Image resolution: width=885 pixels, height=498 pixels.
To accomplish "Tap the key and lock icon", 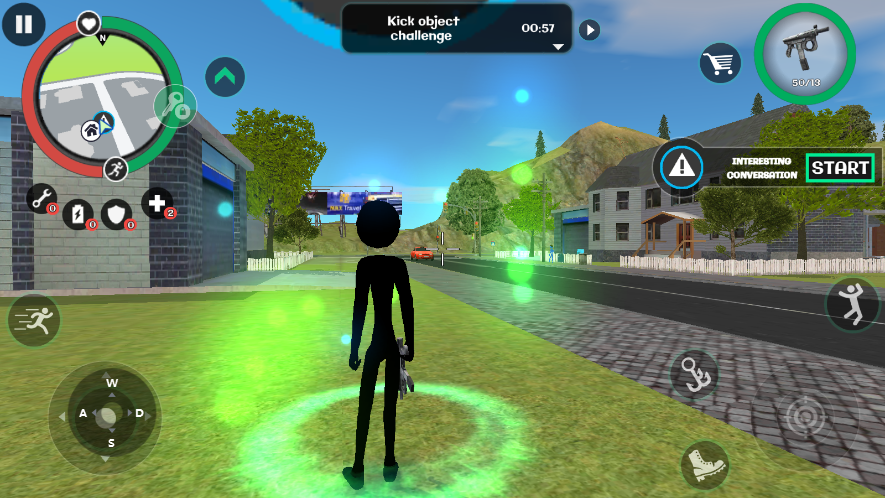I will point(177,108).
